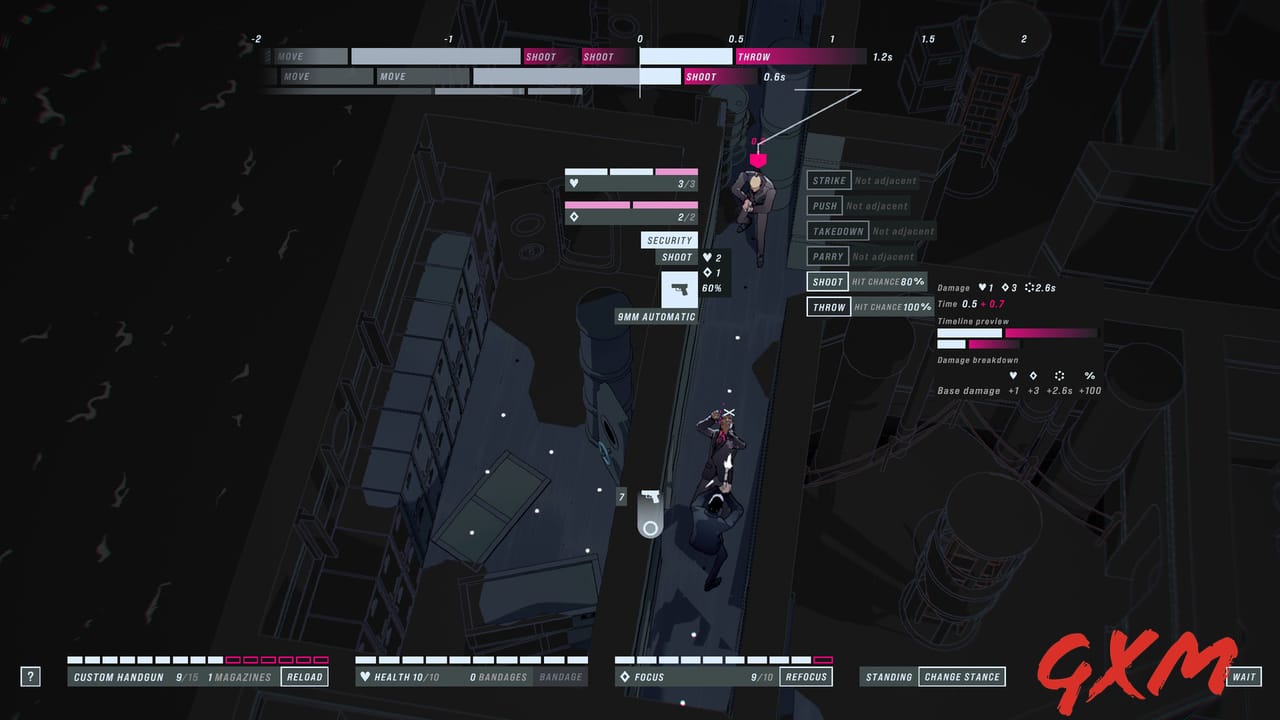Select THROW with 100% hit chance
The height and width of the screenshot is (720, 1280).
[828, 306]
